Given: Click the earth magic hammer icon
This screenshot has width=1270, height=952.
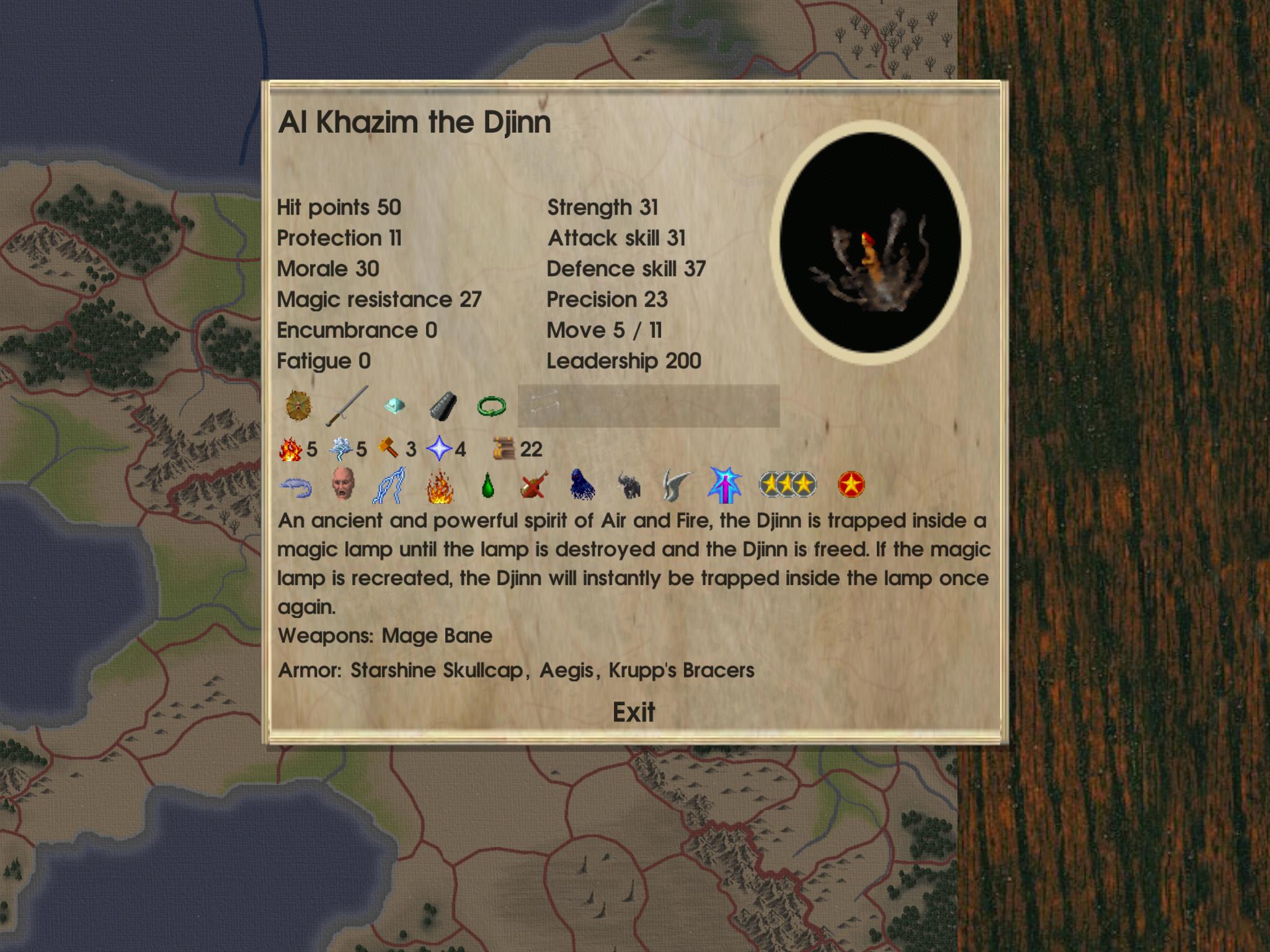Looking at the screenshot, I should tap(390, 449).
